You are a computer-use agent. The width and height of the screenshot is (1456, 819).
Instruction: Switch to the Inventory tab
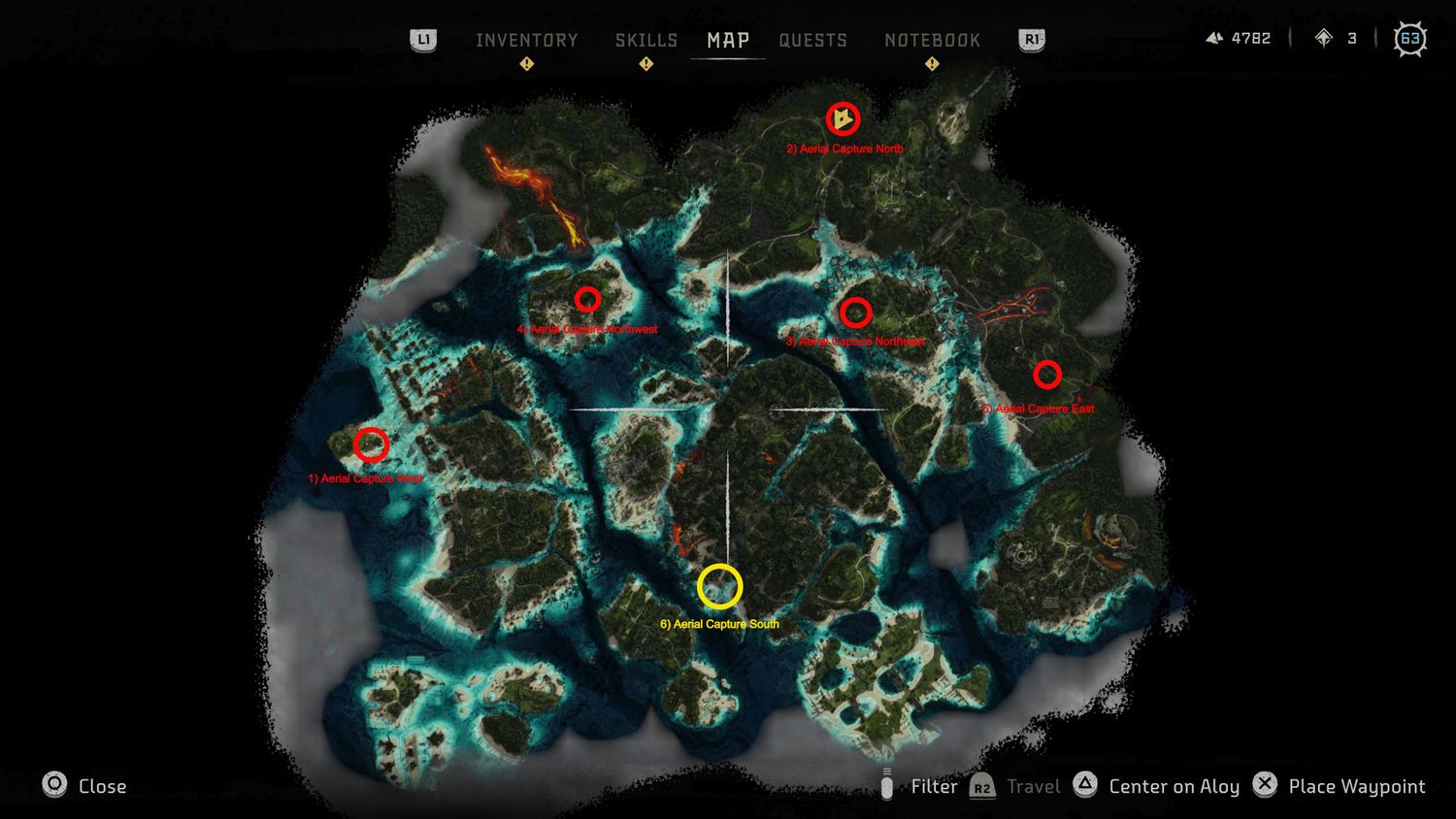pyautogui.click(x=526, y=41)
